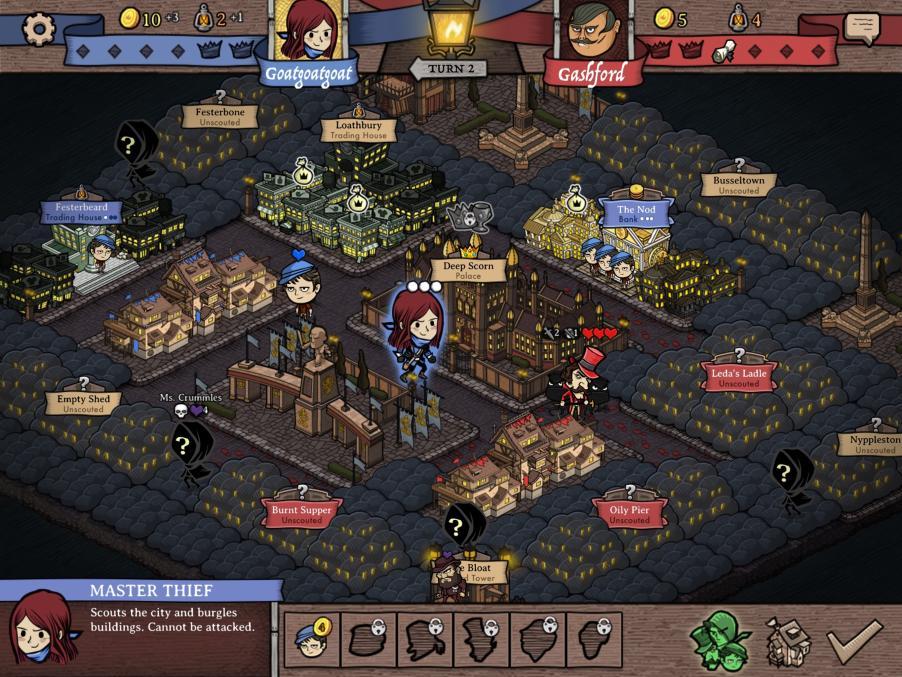Open the chat speech bubble
902x677 pixels.
pyautogui.click(x=861, y=27)
